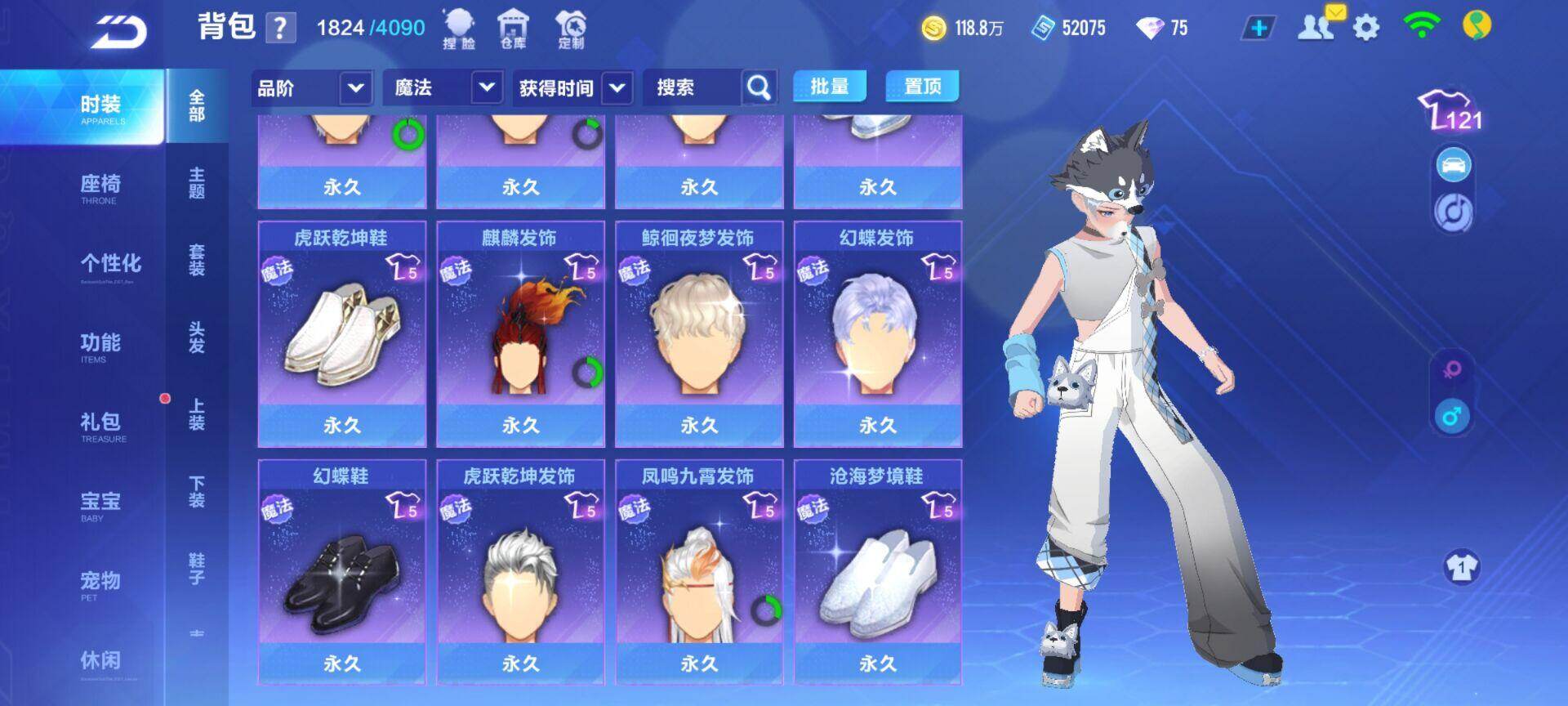
Task: Open the 捏脸 face editor icon
Action: [458, 29]
